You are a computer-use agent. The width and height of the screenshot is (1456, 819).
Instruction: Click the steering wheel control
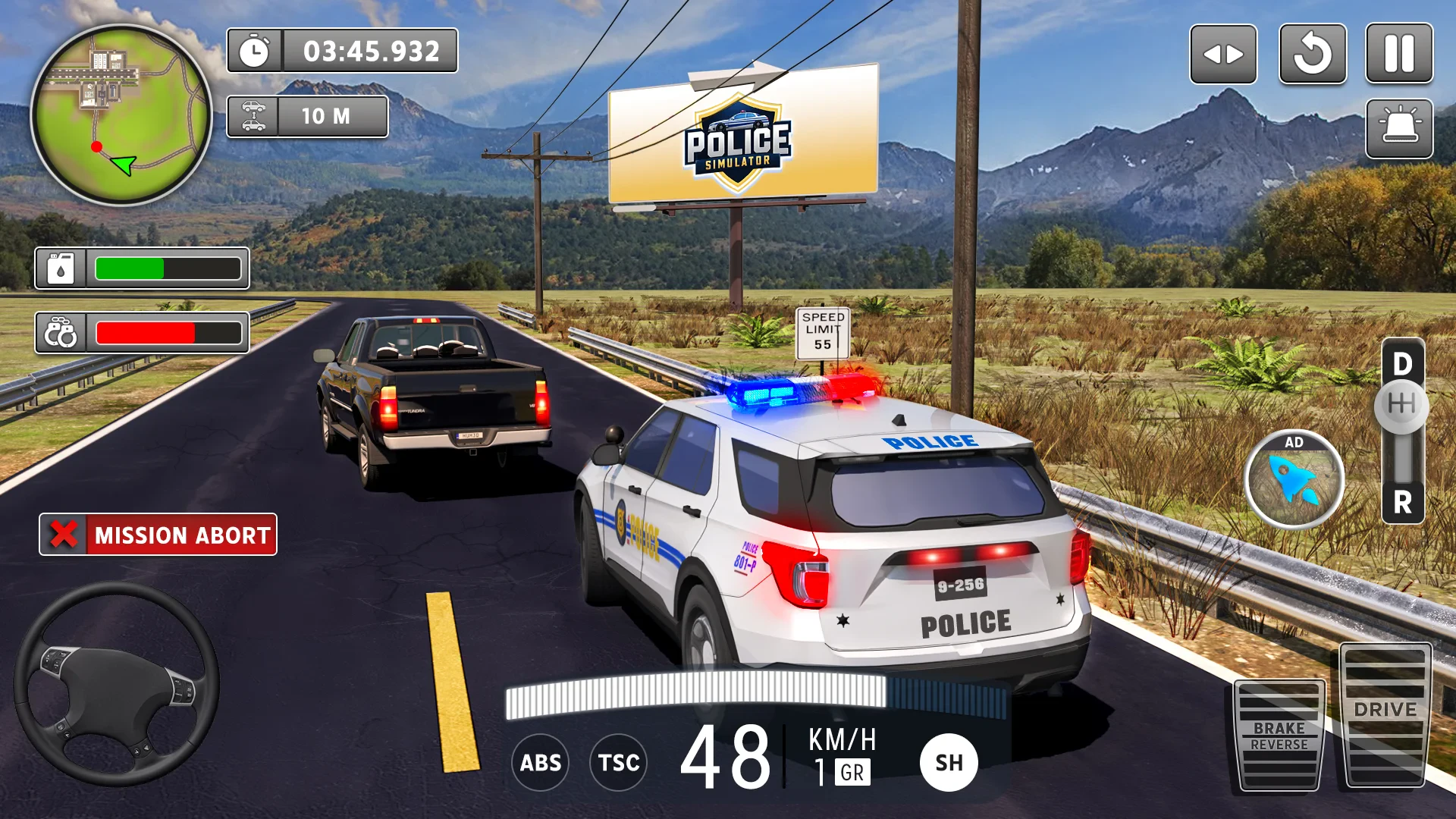tap(117, 684)
